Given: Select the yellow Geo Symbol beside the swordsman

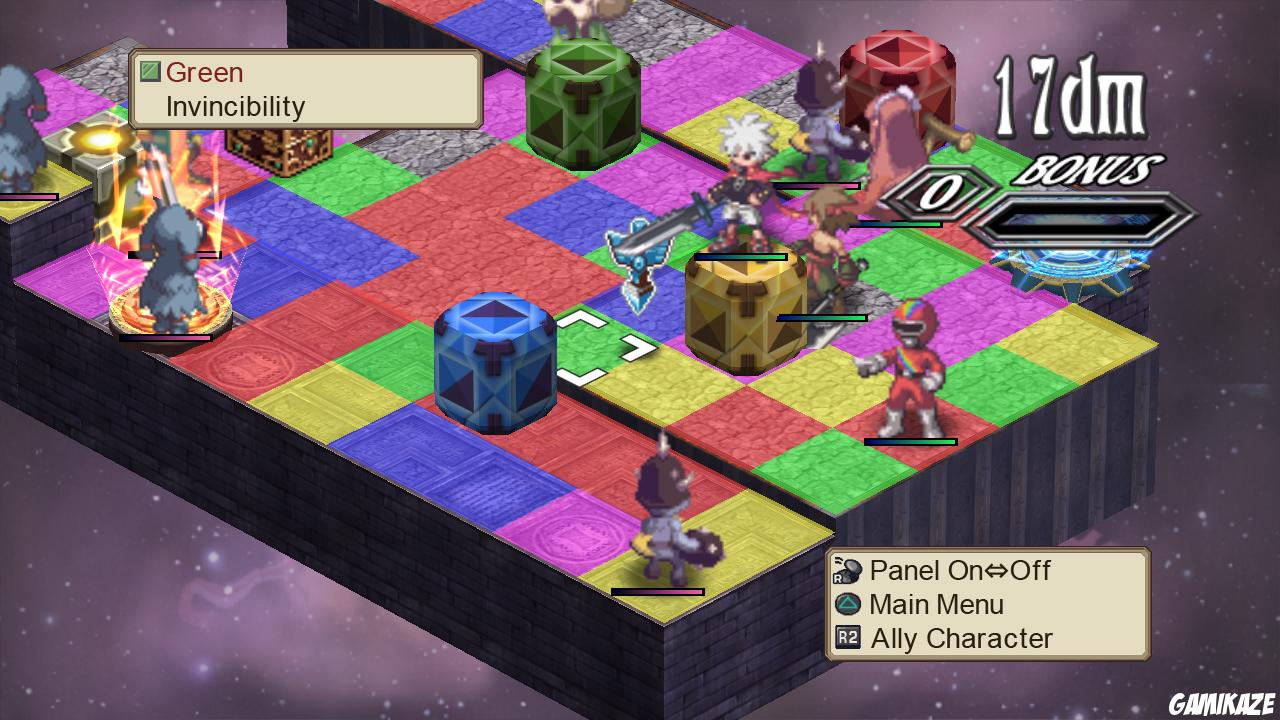Looking at the screenshot, I should tap(742, 310).
